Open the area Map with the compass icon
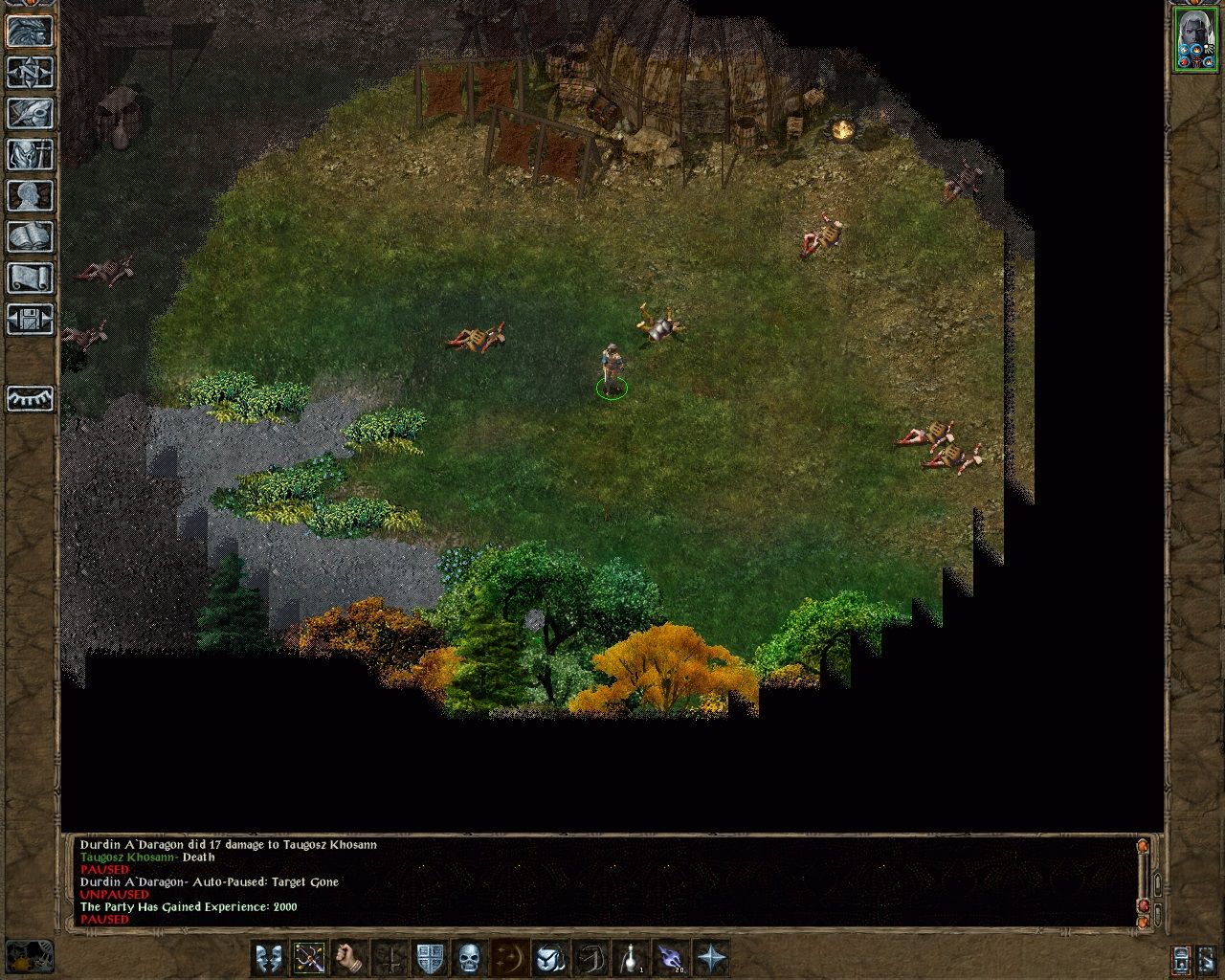This screenshot has height=980, width=1225. pos(29,73)
